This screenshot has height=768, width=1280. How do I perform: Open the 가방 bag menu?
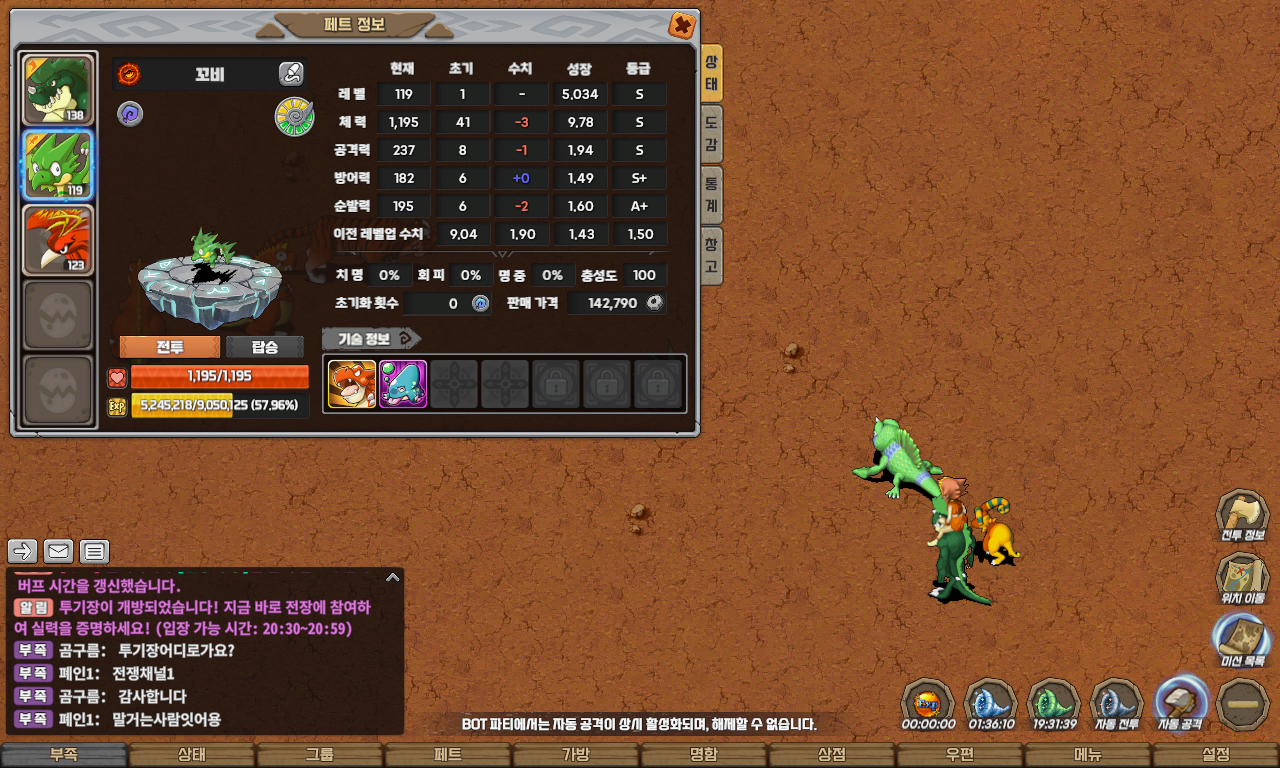click(x=575, y=755)
